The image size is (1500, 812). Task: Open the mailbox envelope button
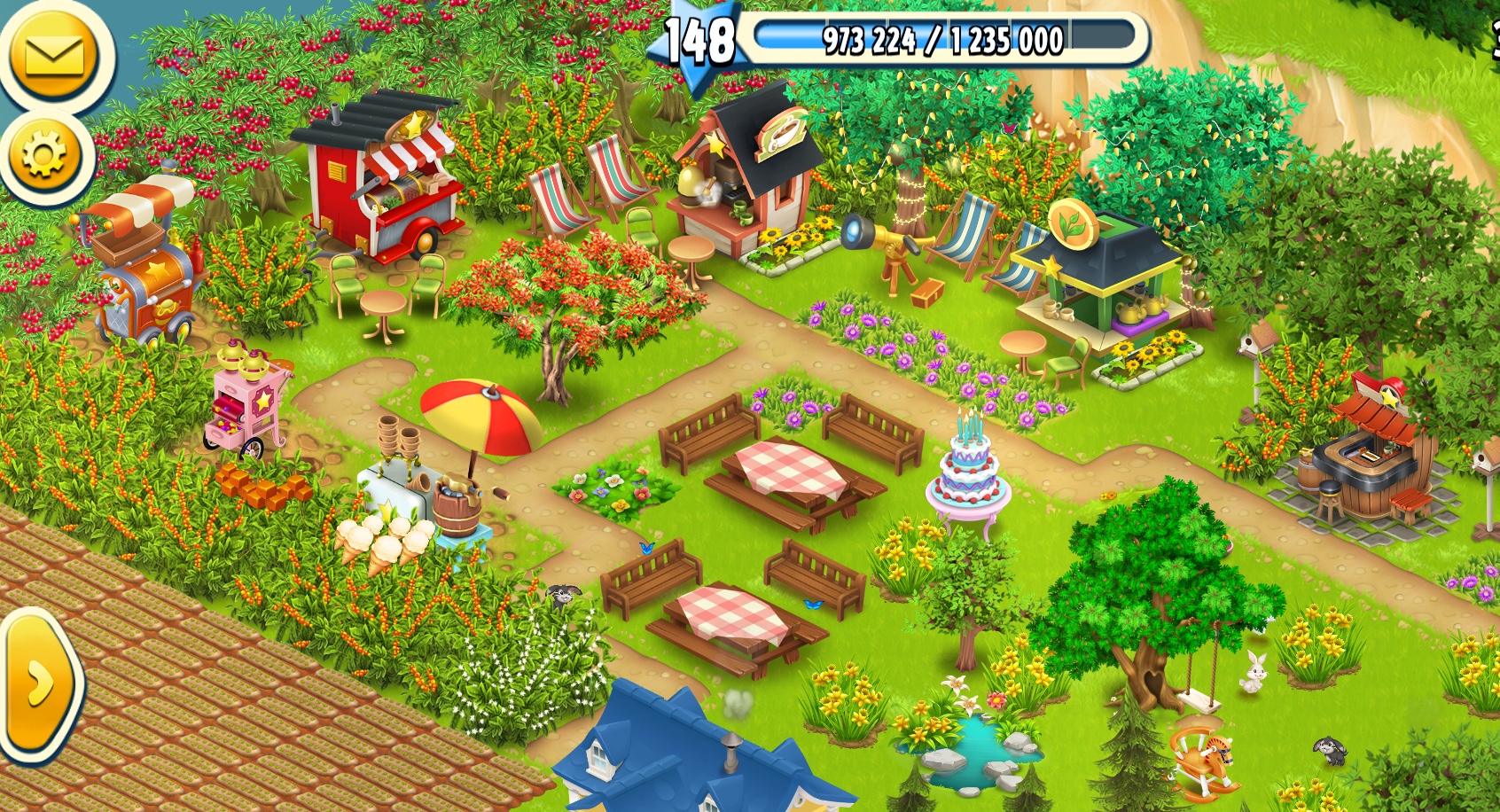pos(54,56)
